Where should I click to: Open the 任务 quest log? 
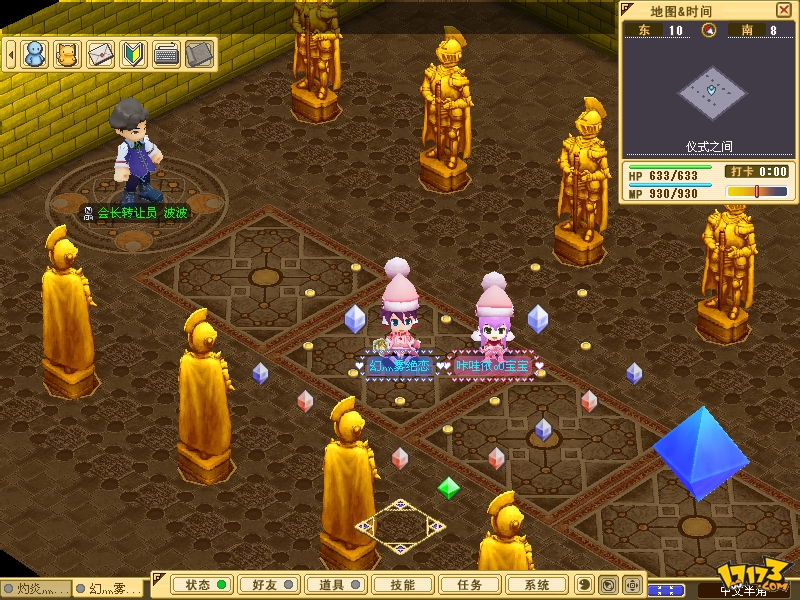469,585
